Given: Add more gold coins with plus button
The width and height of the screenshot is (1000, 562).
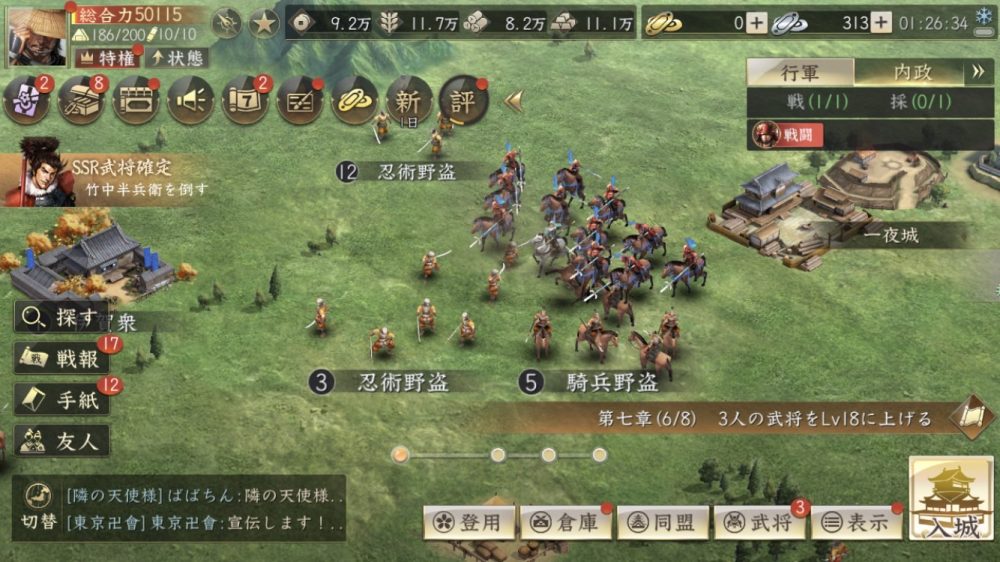Looking at the screenshot, I should (x=757, y=23).
